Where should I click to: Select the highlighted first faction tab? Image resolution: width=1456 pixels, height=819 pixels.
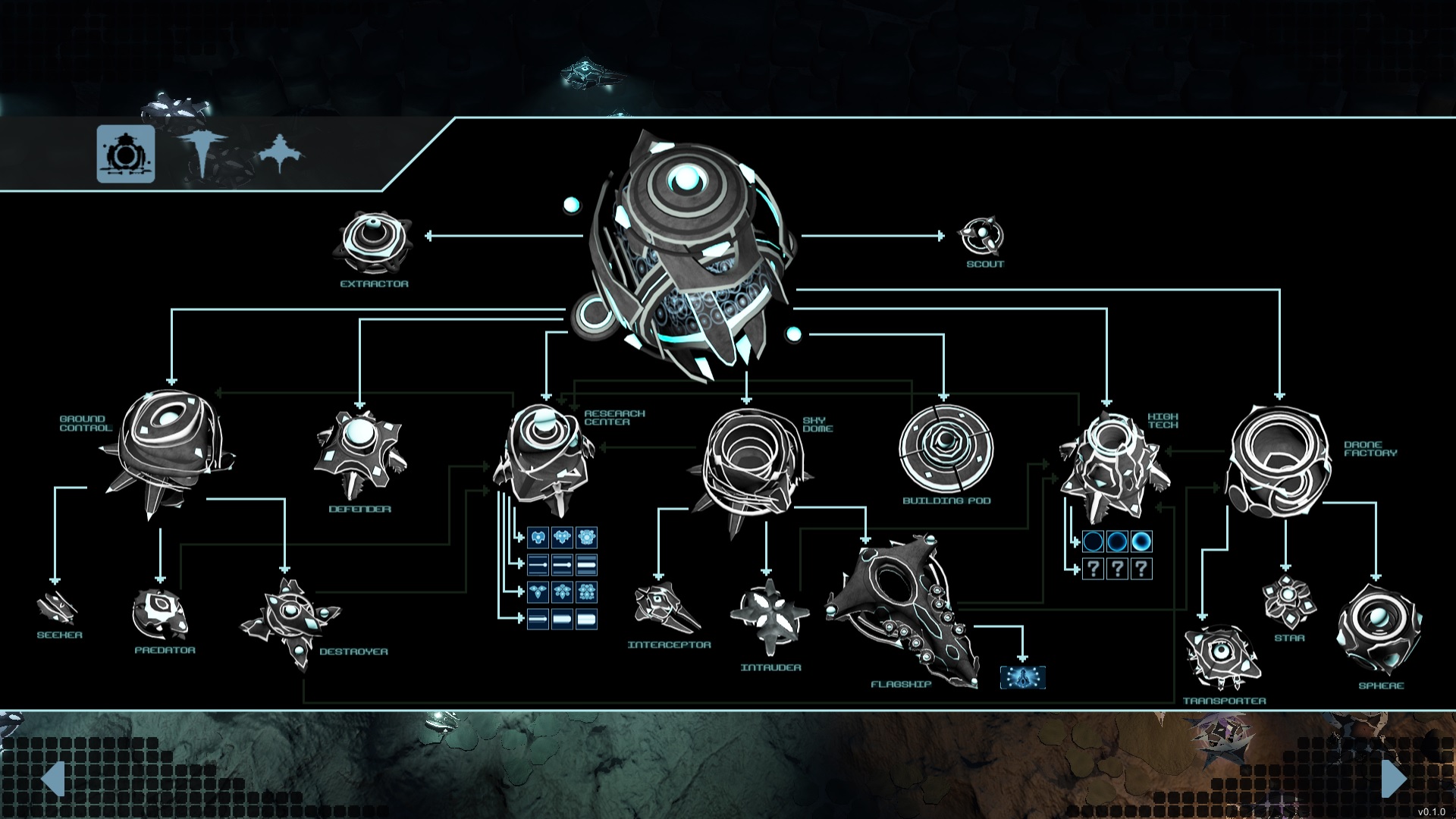126,154
